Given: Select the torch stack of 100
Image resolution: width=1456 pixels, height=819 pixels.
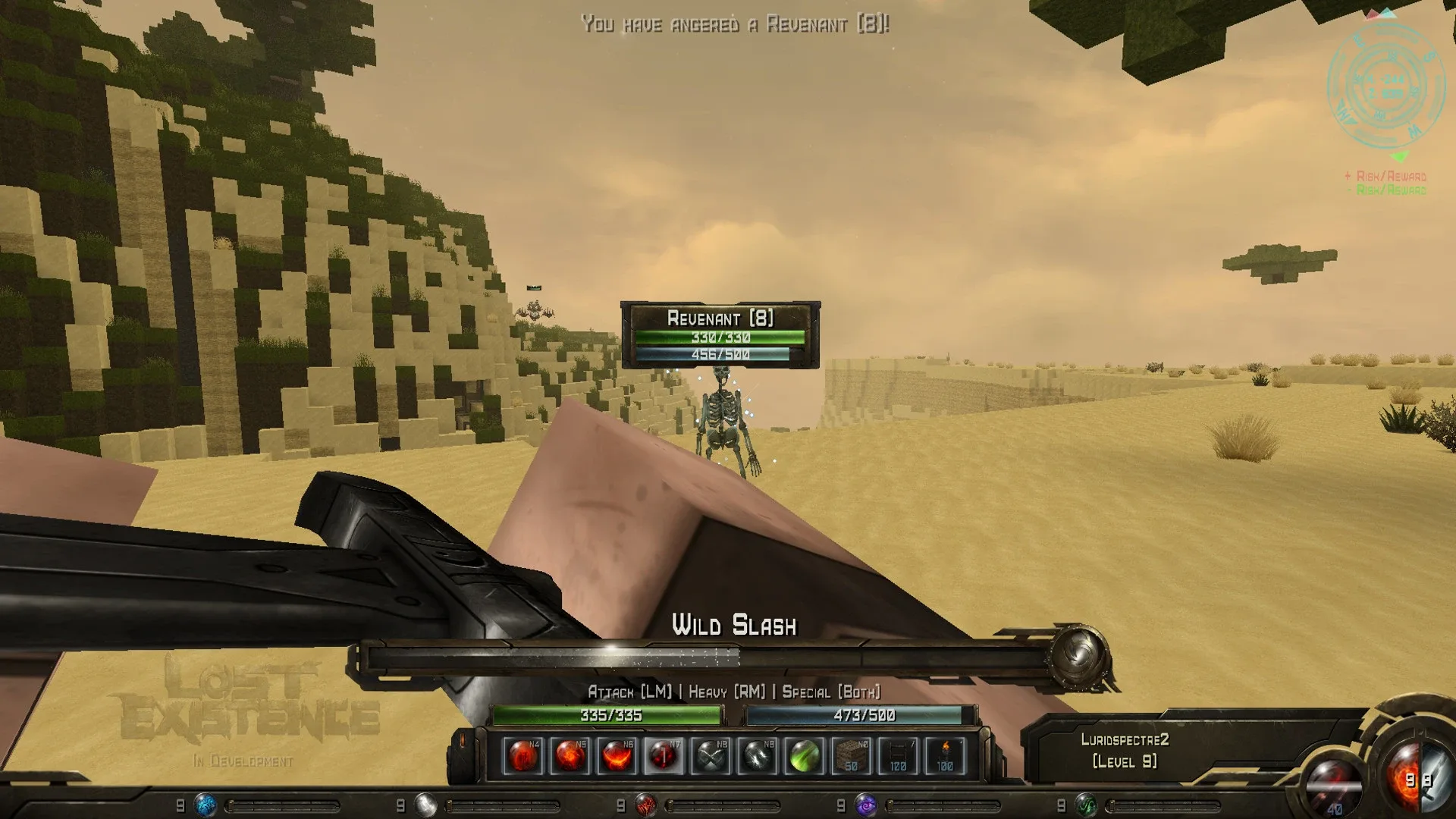Looking at the screenshot, I should [944, 755].
